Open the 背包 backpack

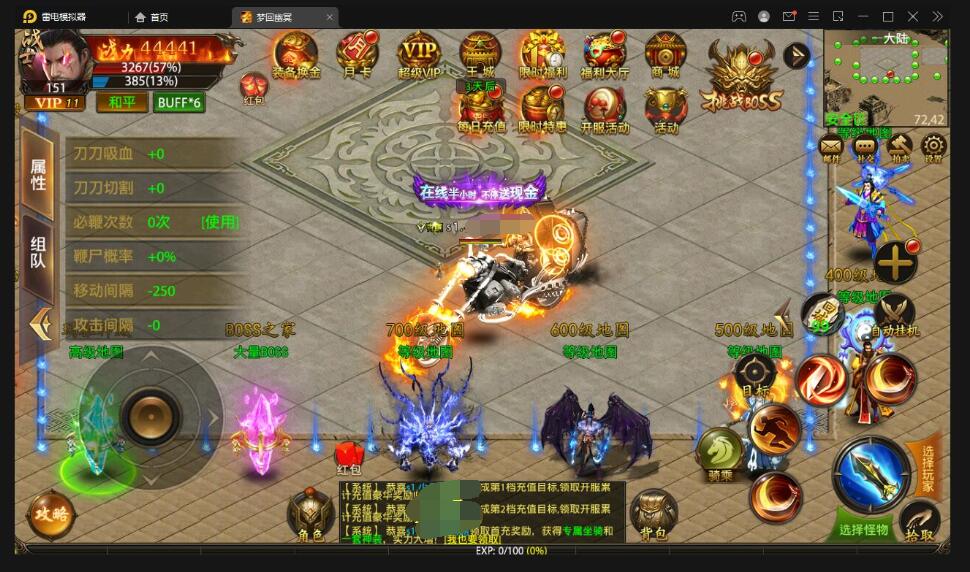(x=654, y=514)
